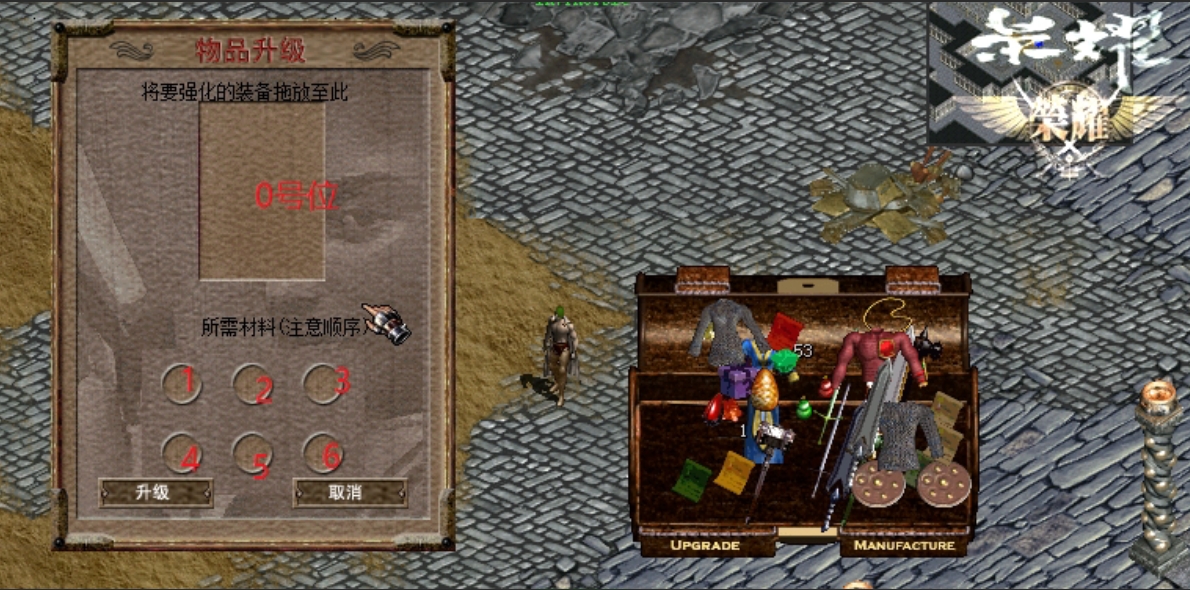Choose material slot number 5

pos(252,452)
